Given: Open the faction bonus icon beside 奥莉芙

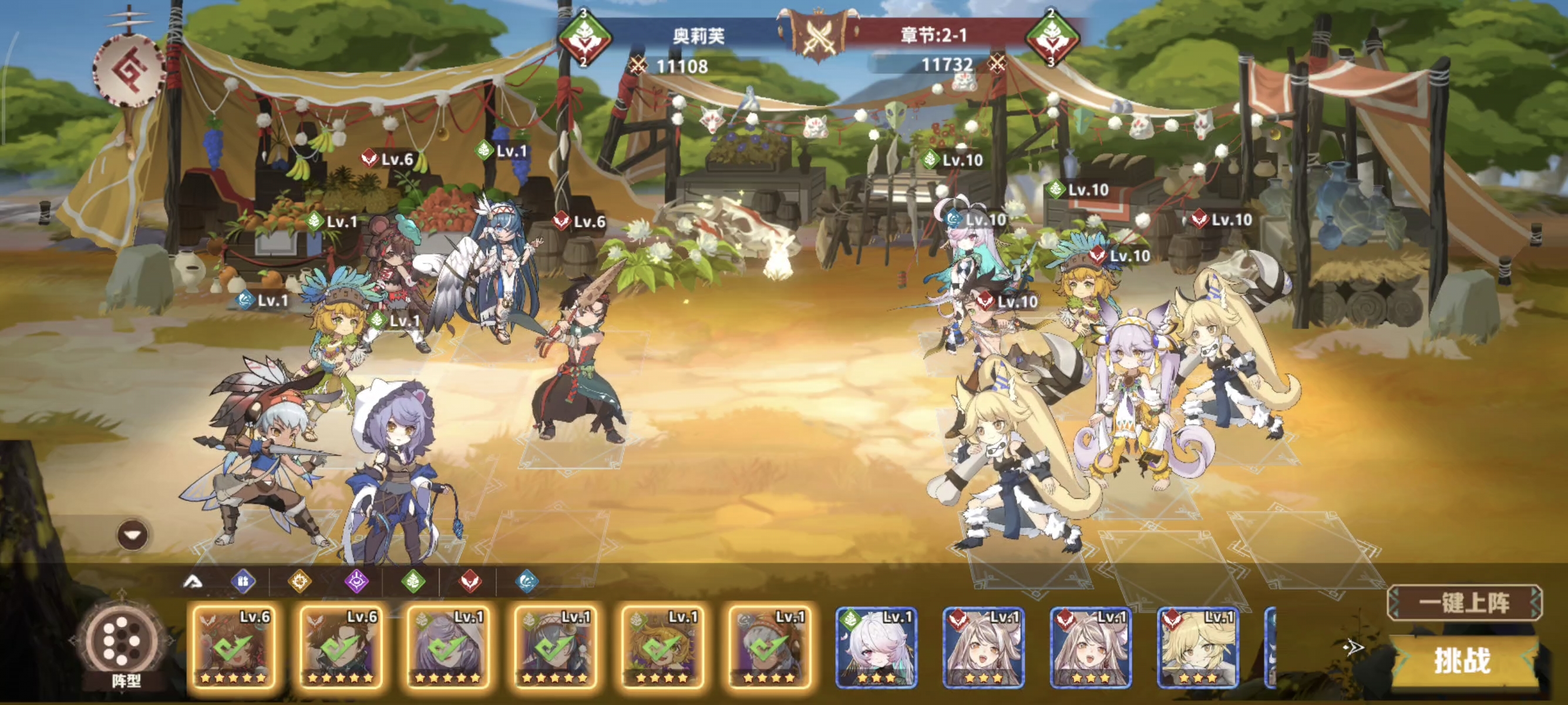Looking at the screenshot, I should (584, 38).
